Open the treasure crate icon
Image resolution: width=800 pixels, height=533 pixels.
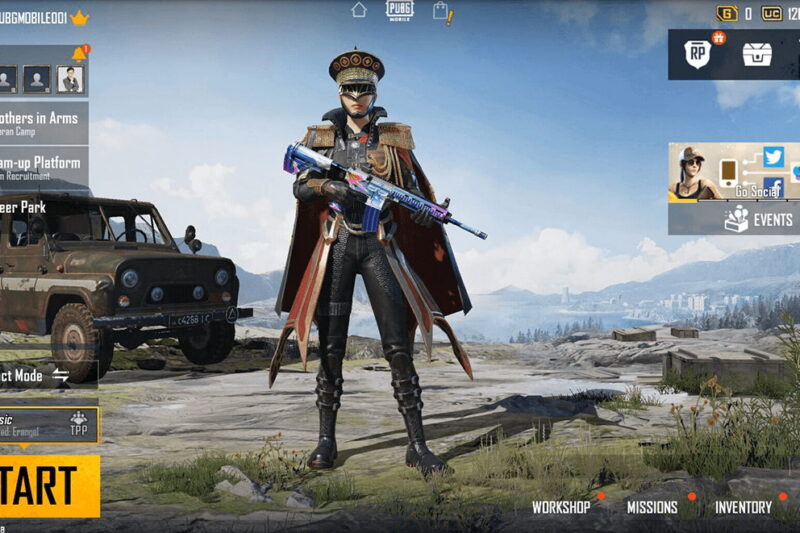pos(757,54)
